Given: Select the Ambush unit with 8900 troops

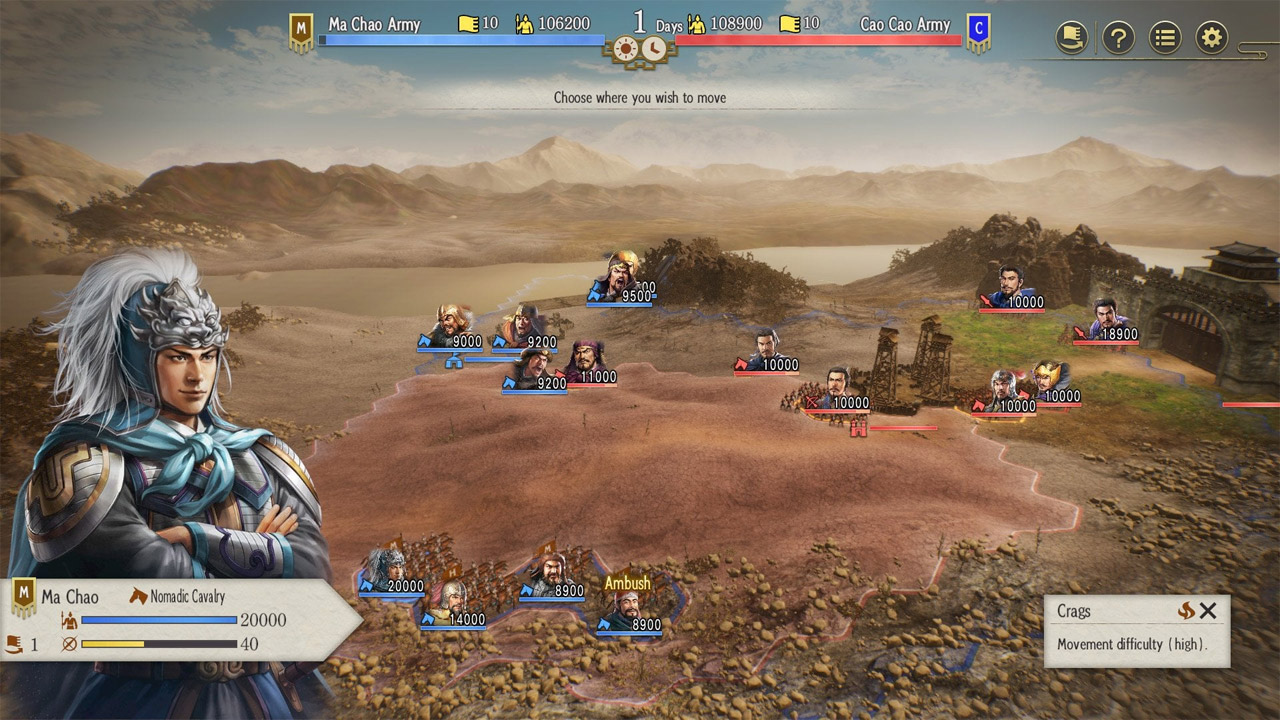Looking at the screenshot, I should [x=627, y=607].
